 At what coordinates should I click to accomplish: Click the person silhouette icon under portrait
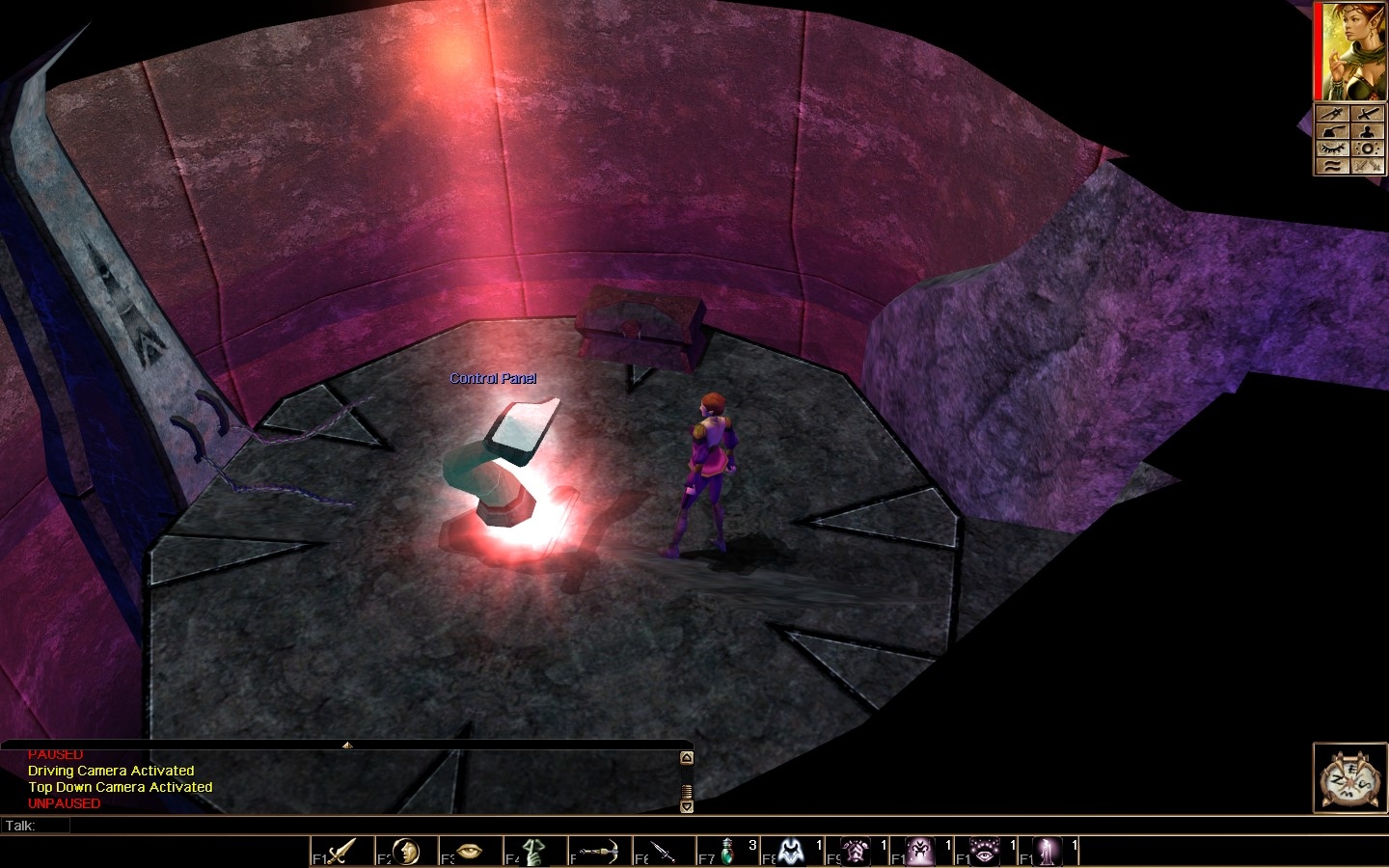click(x=1367, y=131)
